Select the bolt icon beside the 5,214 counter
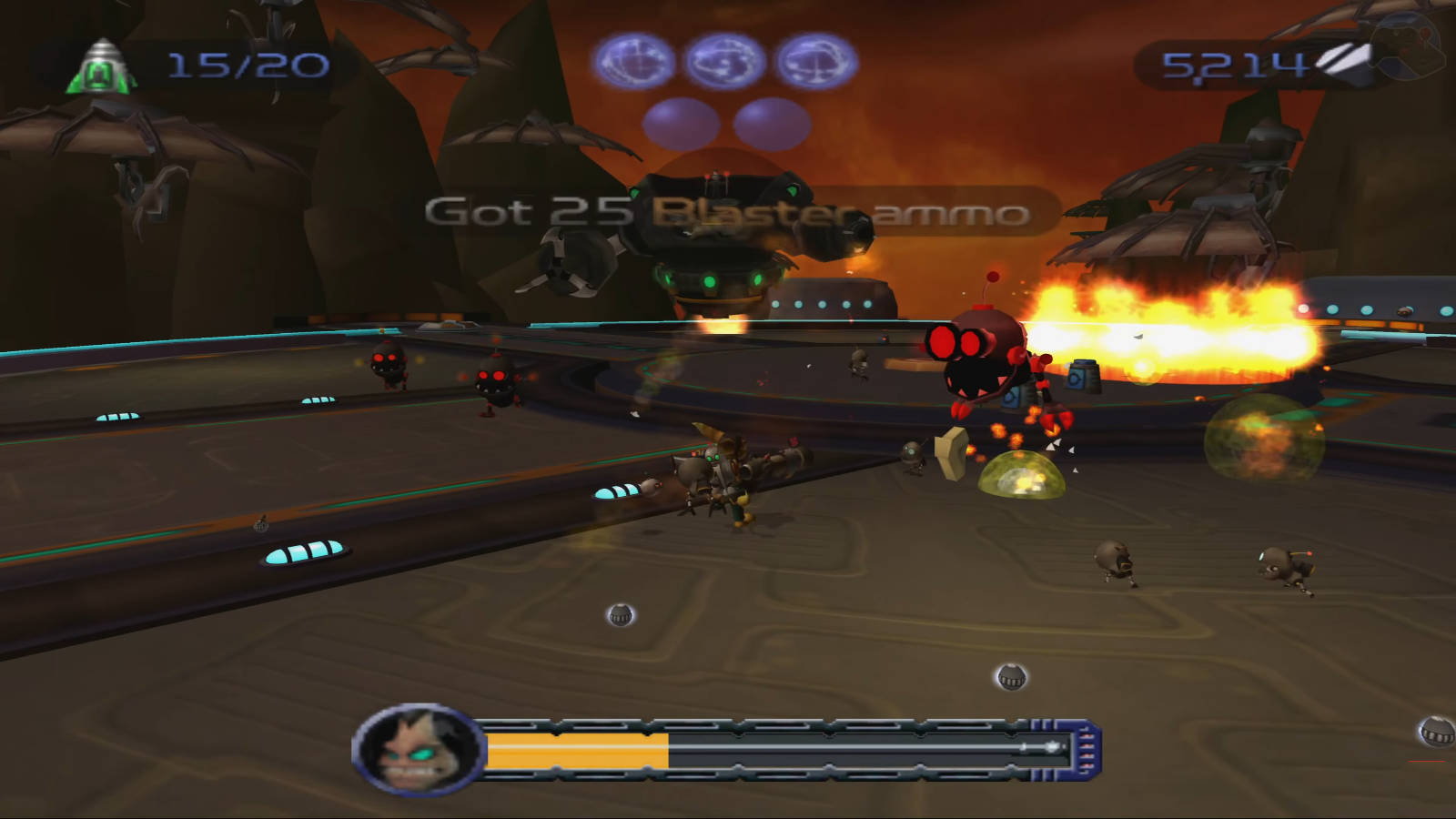Screen dimensions: 1456x819 1344,60
